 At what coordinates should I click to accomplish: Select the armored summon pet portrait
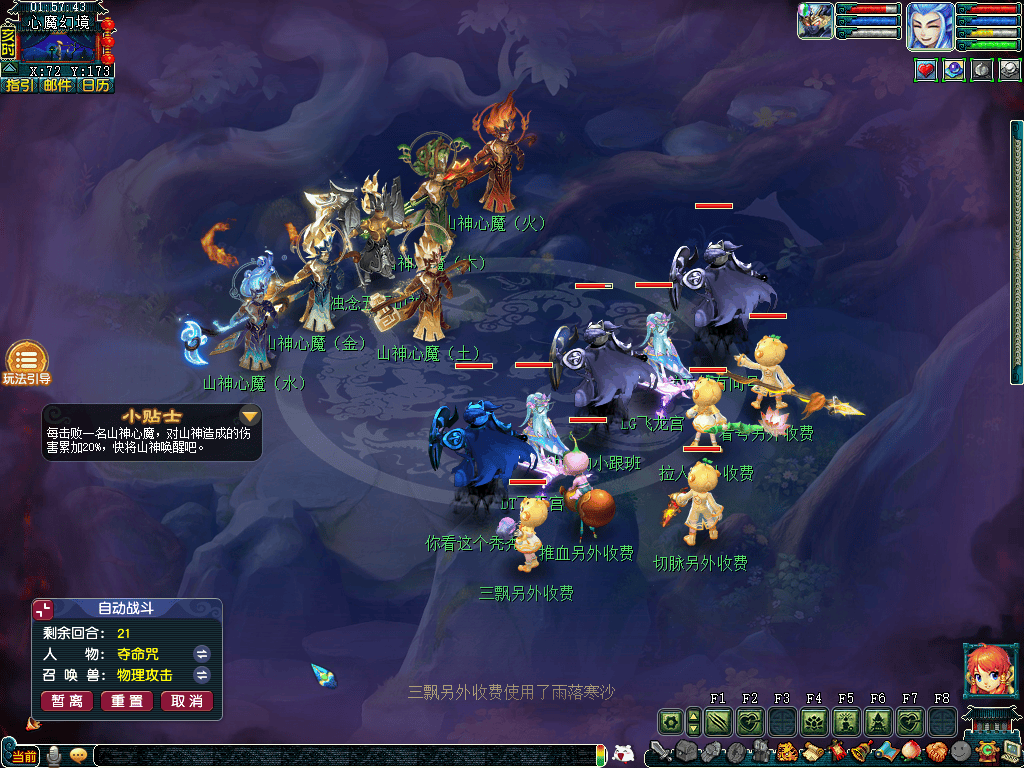815,21
